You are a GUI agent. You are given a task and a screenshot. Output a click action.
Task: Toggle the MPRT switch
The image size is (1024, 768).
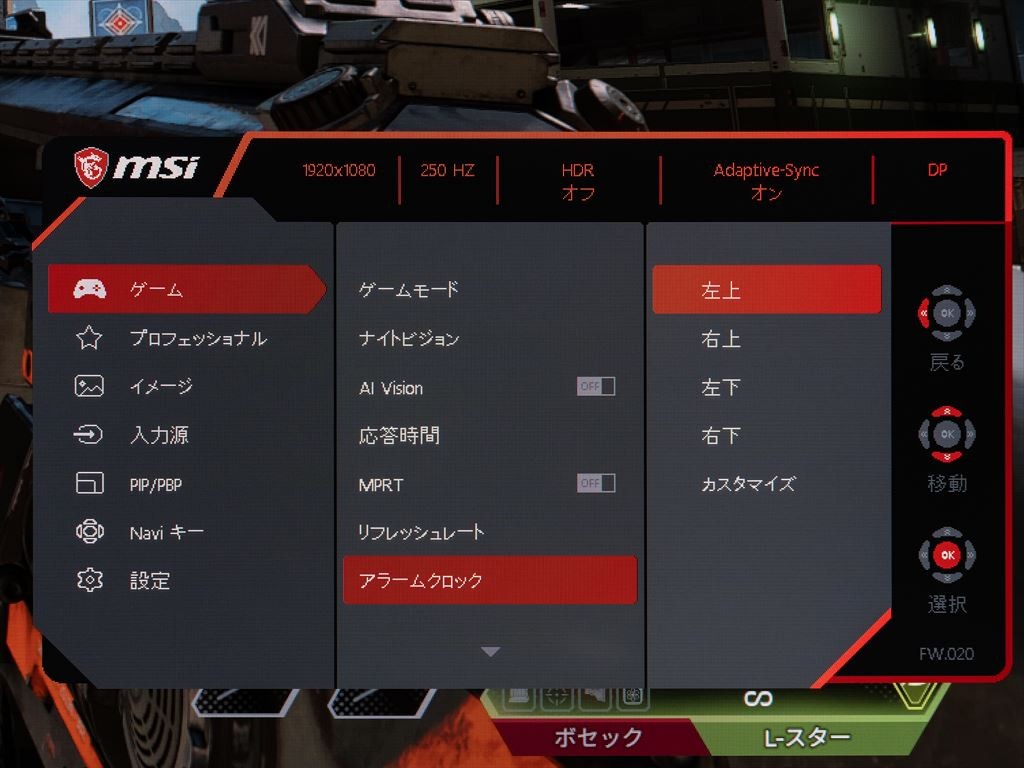pos(596,484)
